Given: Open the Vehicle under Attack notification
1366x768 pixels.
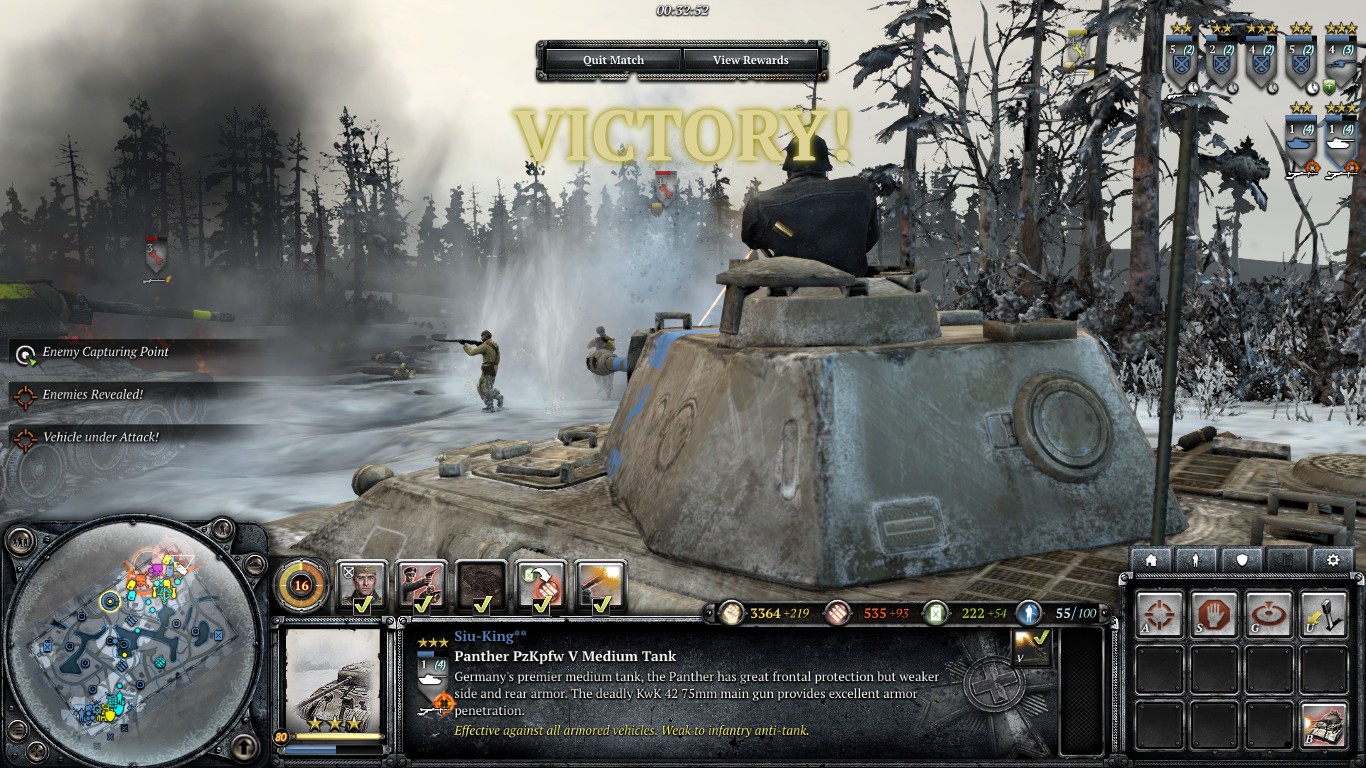Looking at the screenshot, I should pos(100,437).
